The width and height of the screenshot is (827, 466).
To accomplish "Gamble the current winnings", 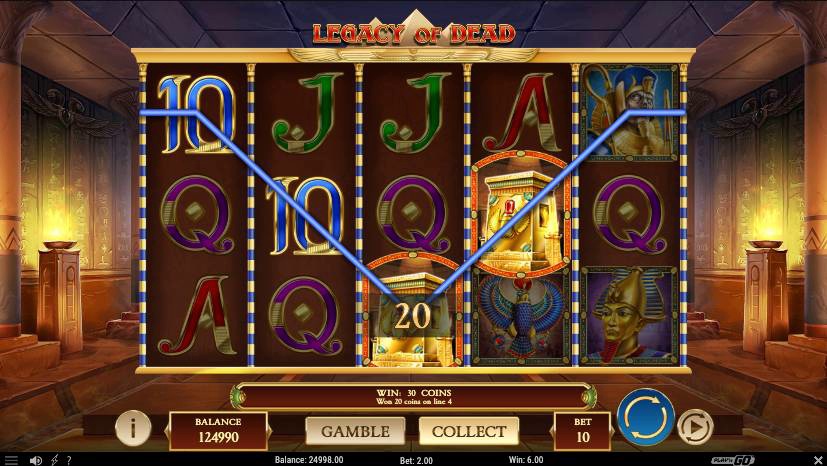I will [355, 431].
